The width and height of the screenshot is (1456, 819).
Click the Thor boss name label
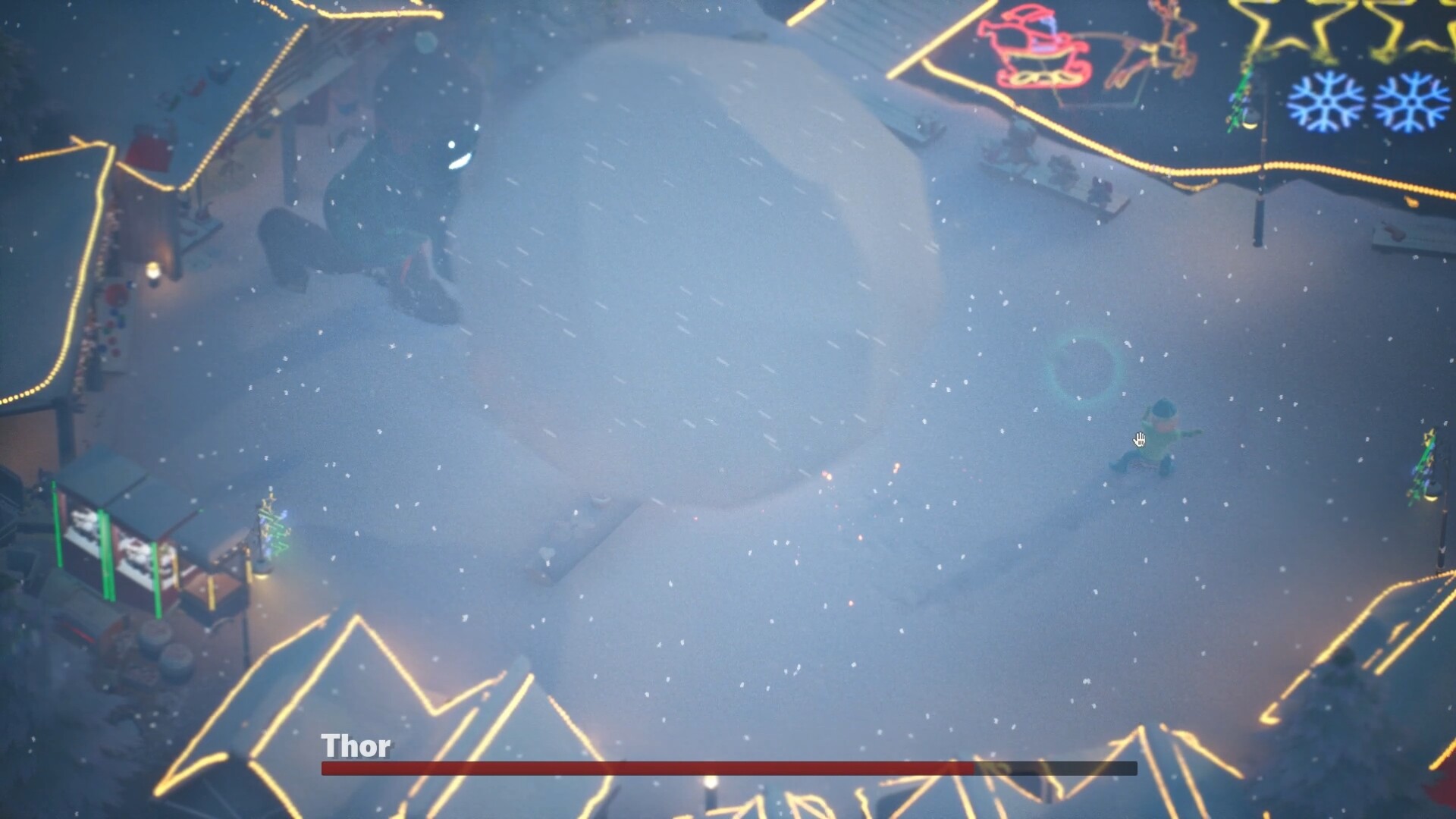pyautogui.click(x=355, y=747)
